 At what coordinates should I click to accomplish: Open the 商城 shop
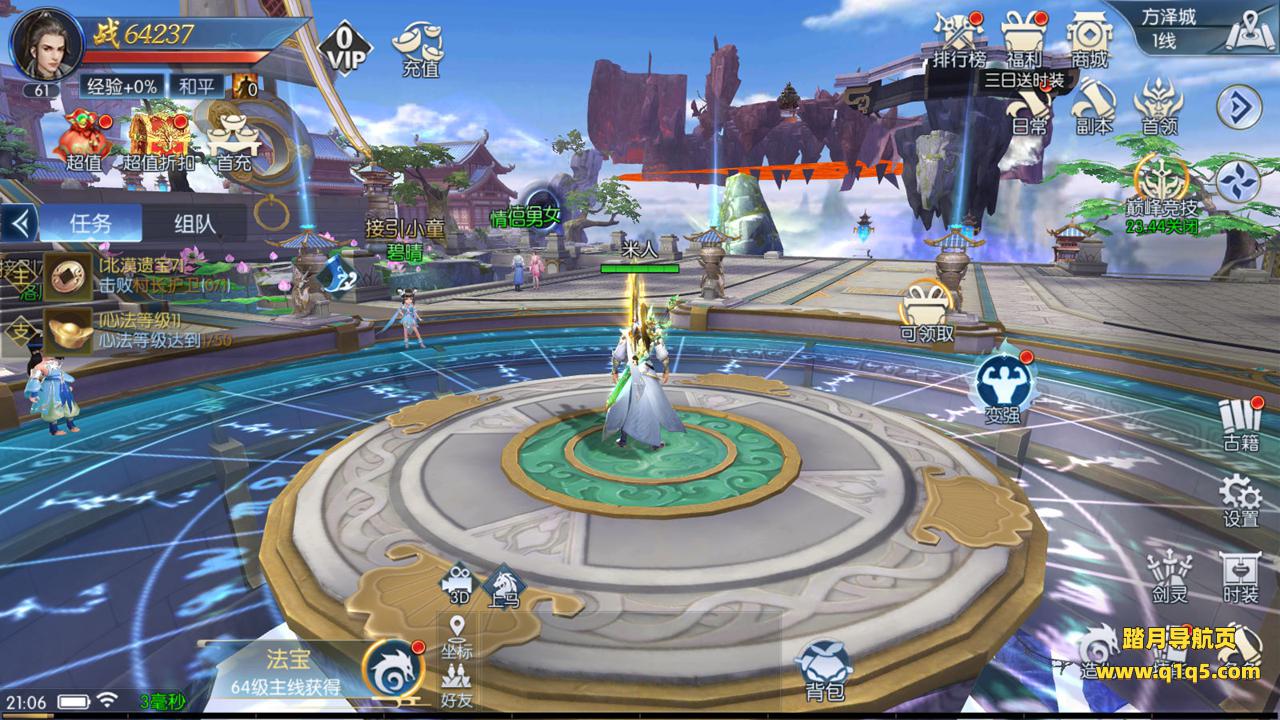click(1089, 38)
